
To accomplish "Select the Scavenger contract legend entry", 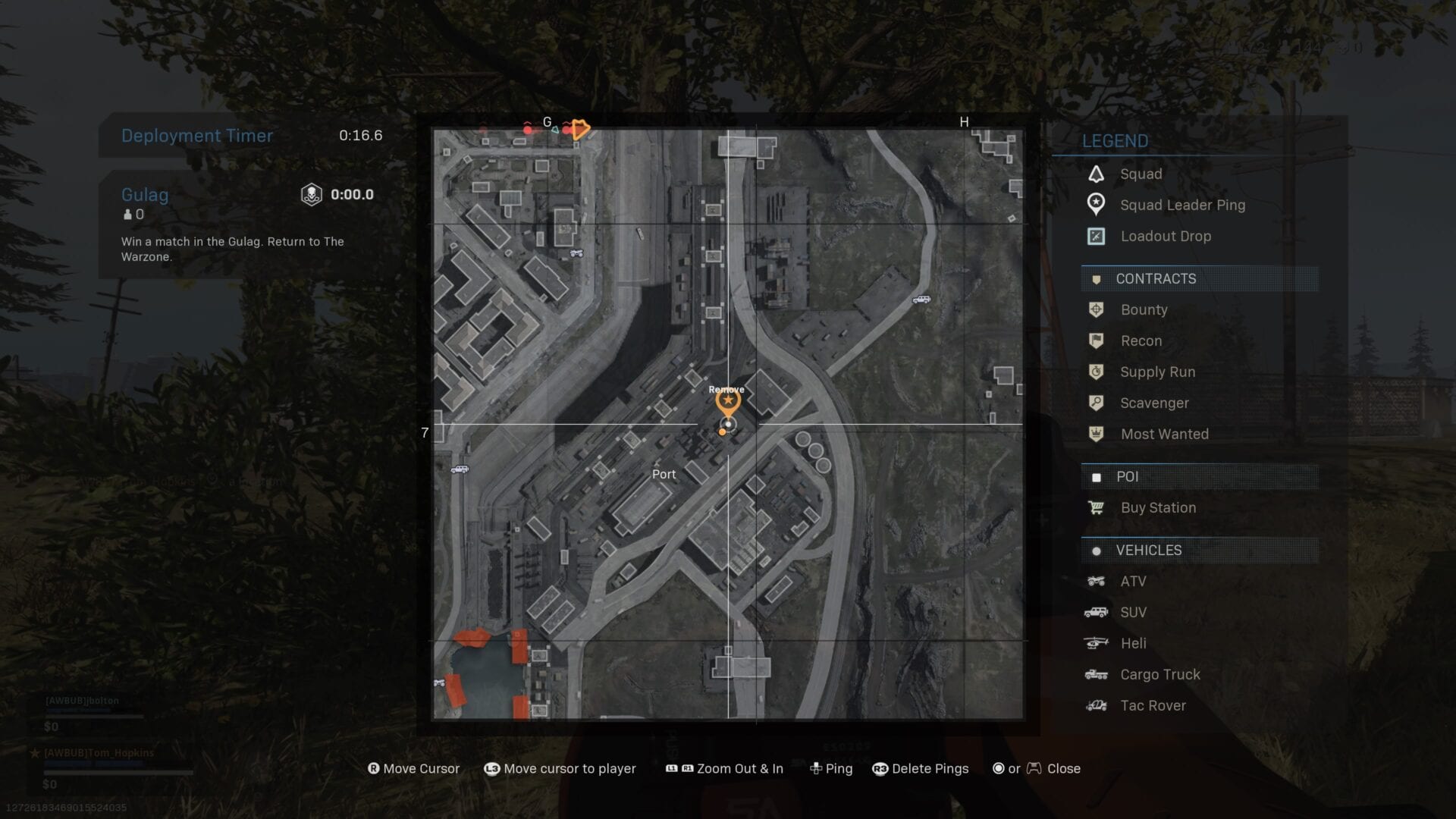I will (1154, 403).
